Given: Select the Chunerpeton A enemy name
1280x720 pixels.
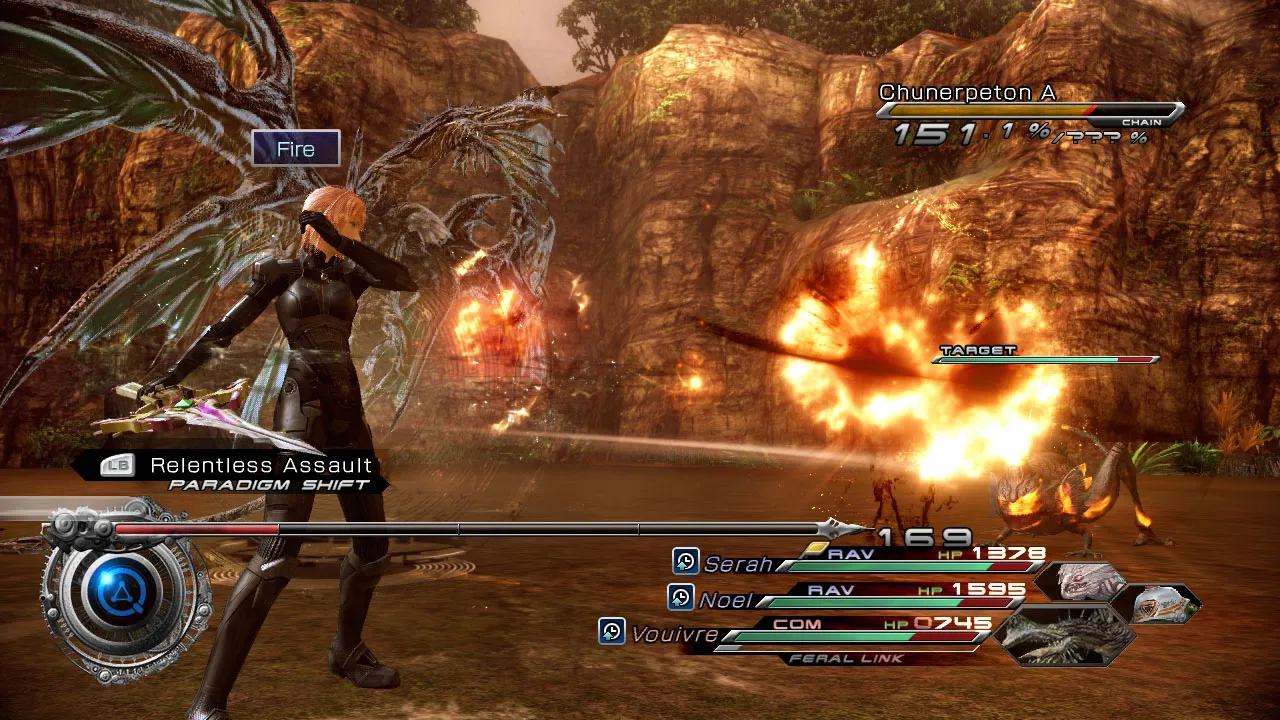Looking at the screenshot, I should coord(967,93).
